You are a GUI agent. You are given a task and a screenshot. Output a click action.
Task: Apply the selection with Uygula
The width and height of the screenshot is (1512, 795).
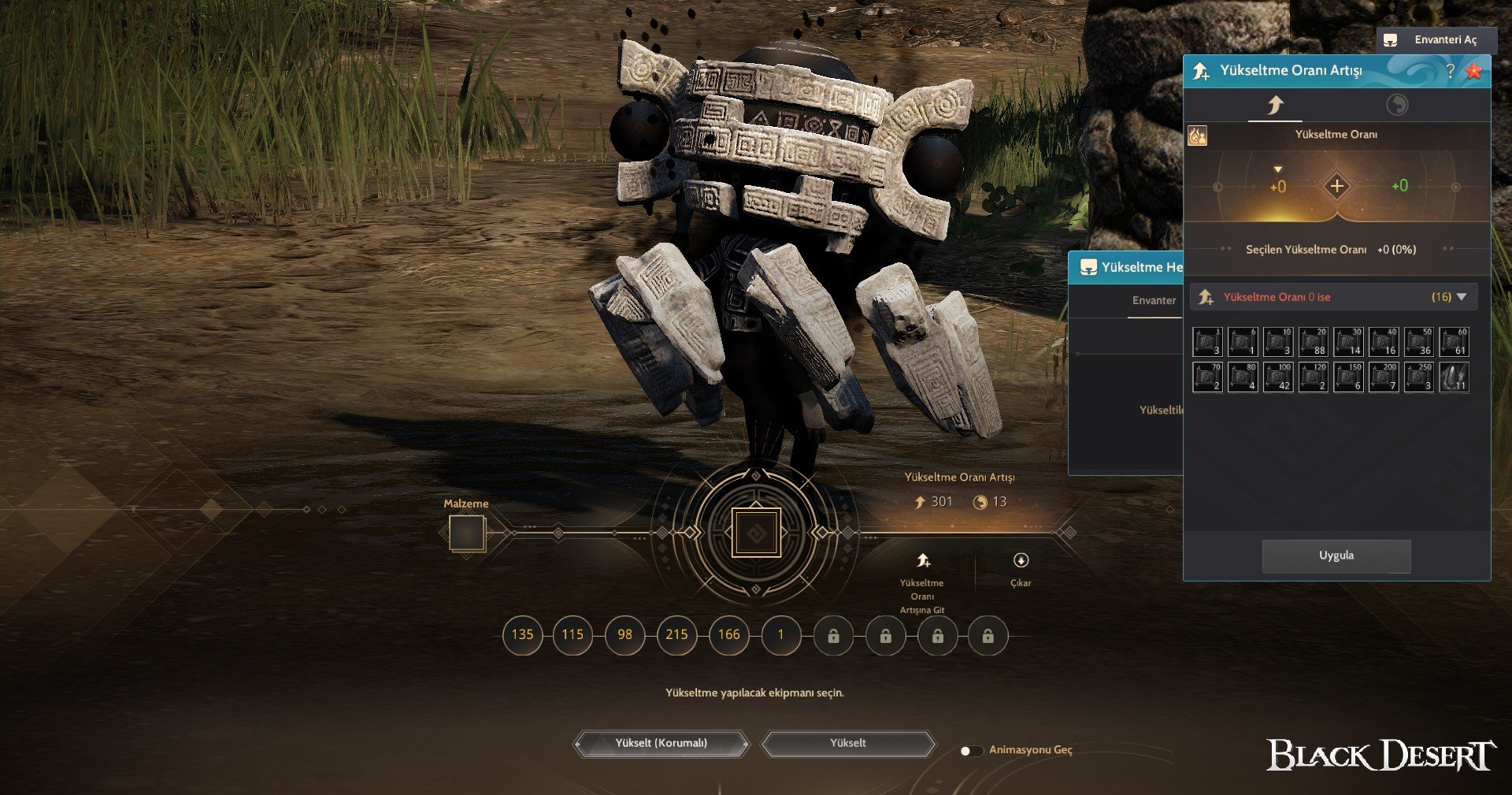coord(1336,555)
